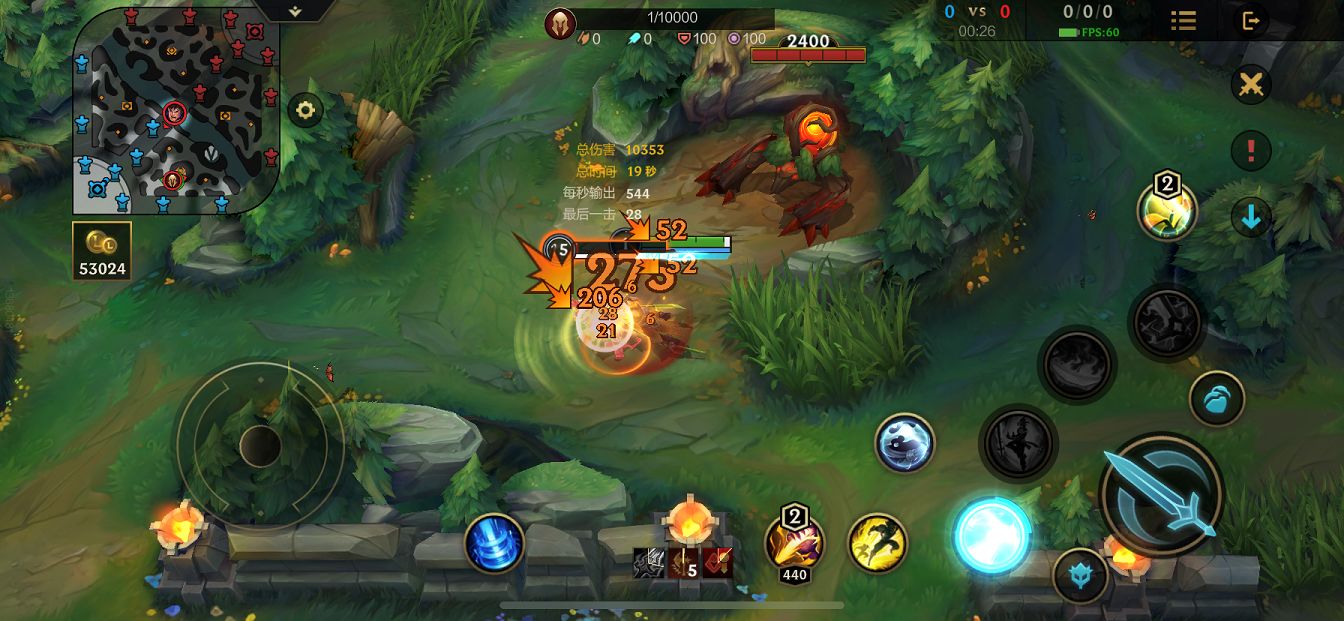Use the honeyfruit plant item button
Screen dimensions: 1344x621
coord(1166,210)
